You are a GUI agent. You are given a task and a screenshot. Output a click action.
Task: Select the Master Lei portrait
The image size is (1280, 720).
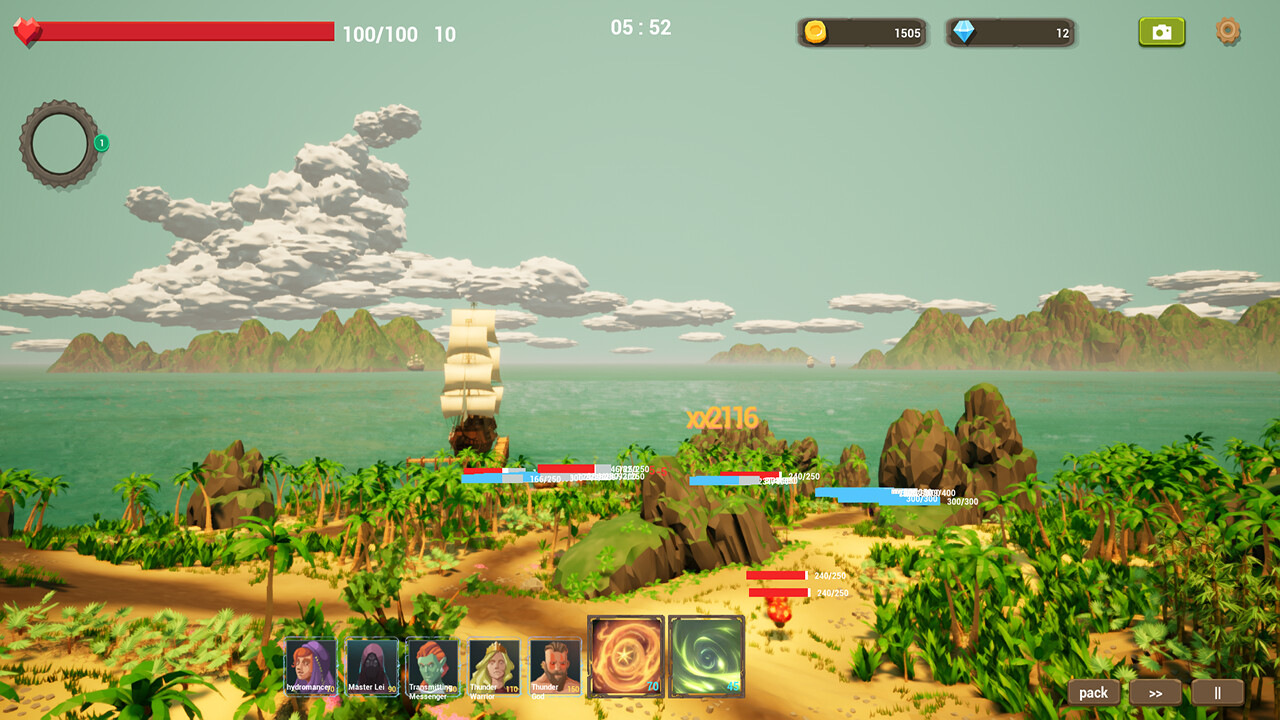(370, 665)
